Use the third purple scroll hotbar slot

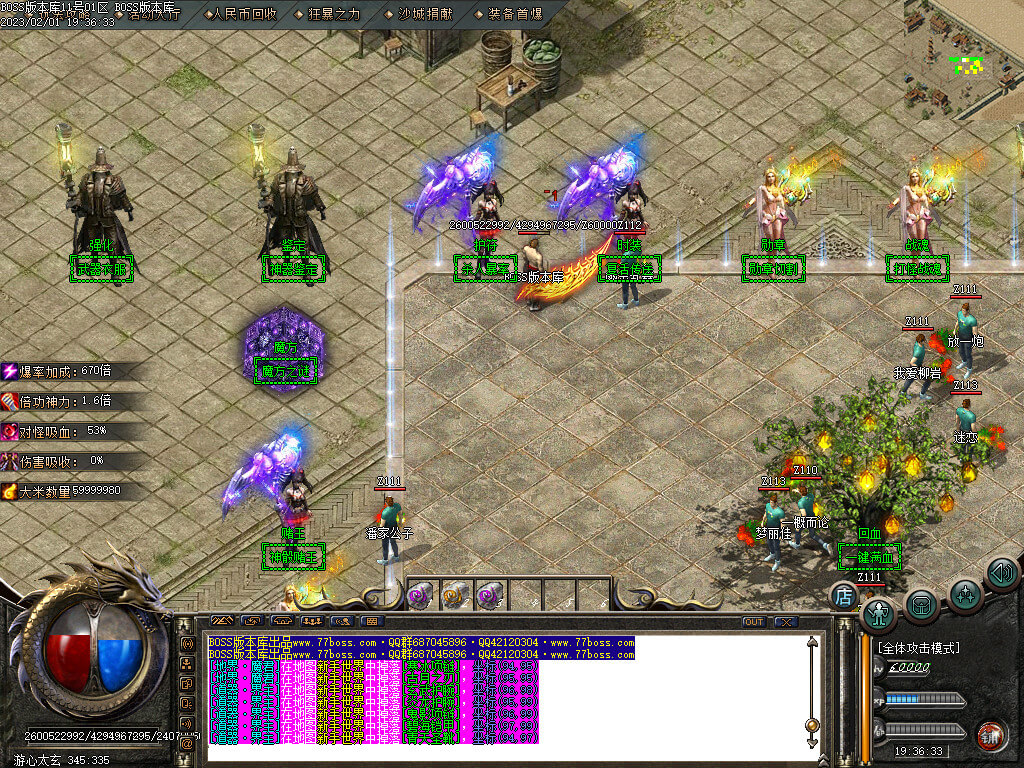coord(489,596)
